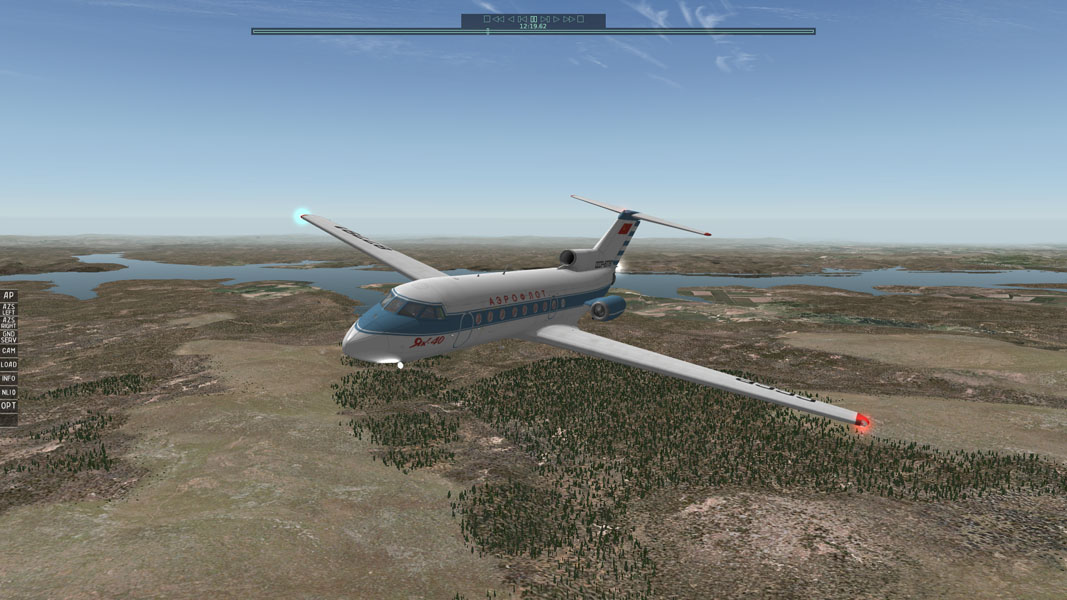Step the replay one frame backward
Image resolution: width=1067 pixels, height=600 pixels.
[x=522, y=19]
